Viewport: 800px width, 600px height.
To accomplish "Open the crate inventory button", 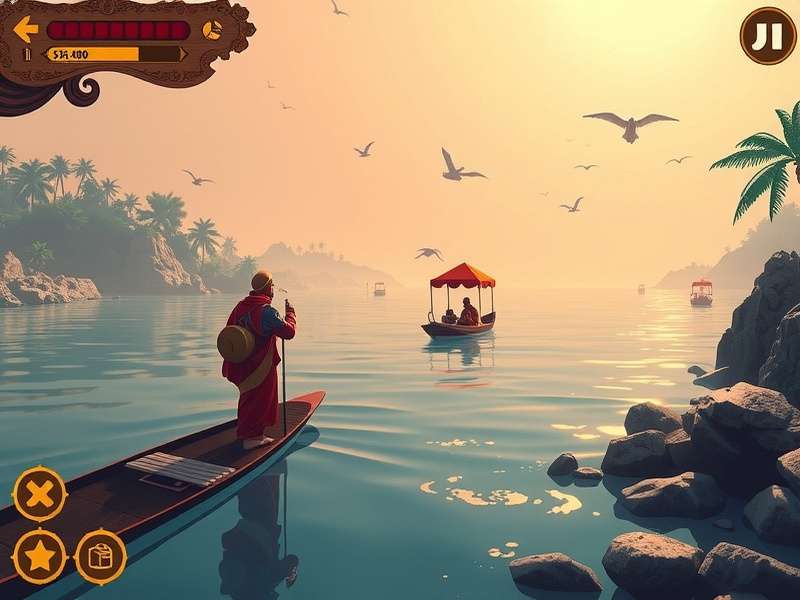I will [x=101, y=556].
